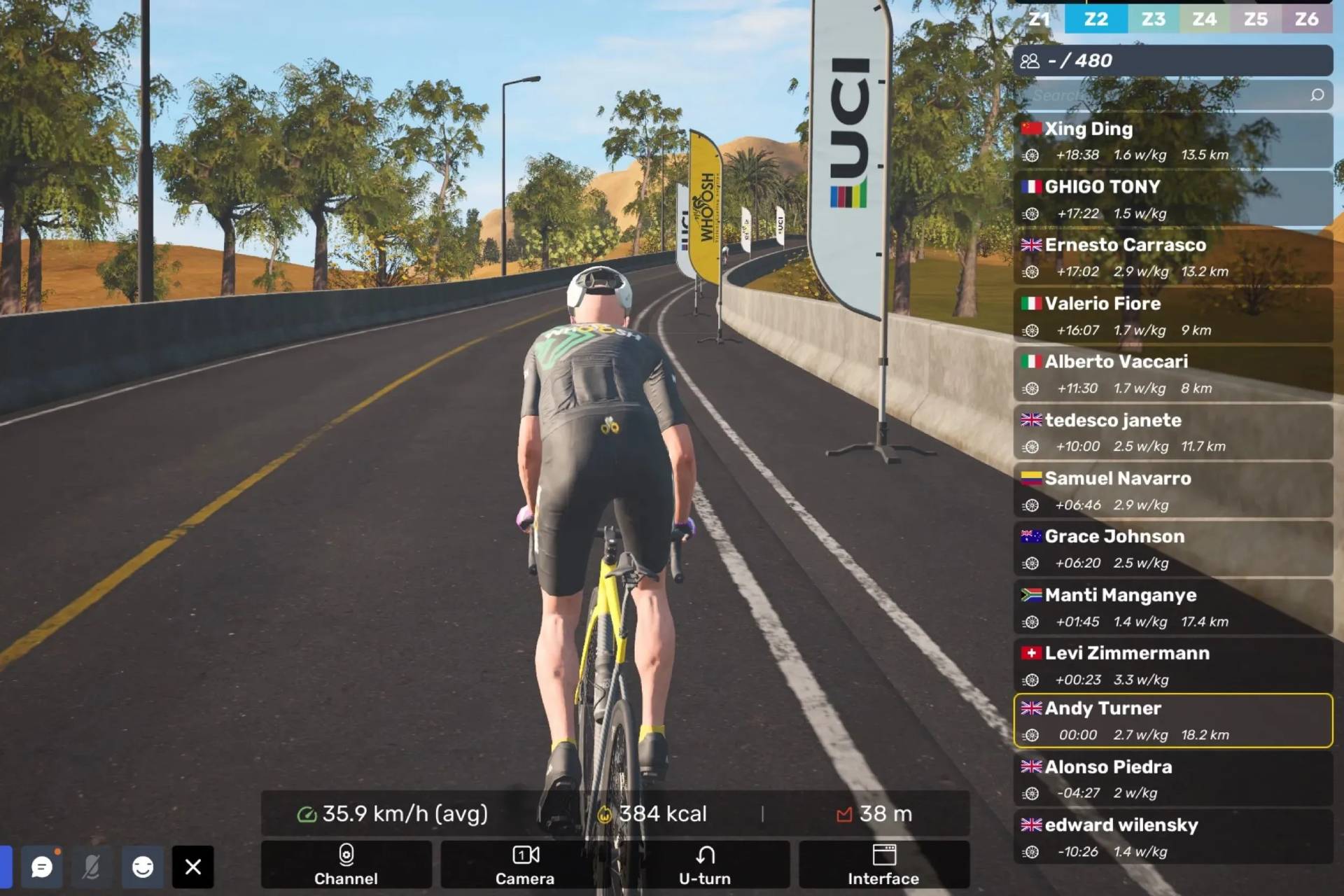Select Alberto Vaccari's row
This screenshot has width=1344, height=896.
tap(1173, 374)
